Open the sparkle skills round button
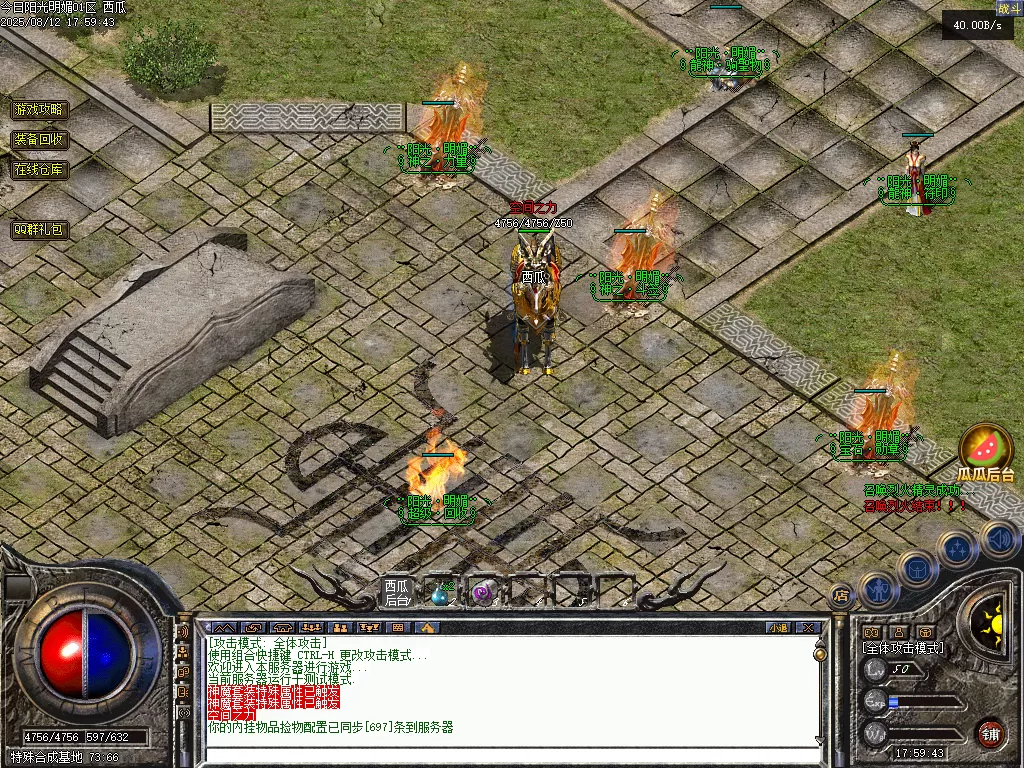 [957, 549]
